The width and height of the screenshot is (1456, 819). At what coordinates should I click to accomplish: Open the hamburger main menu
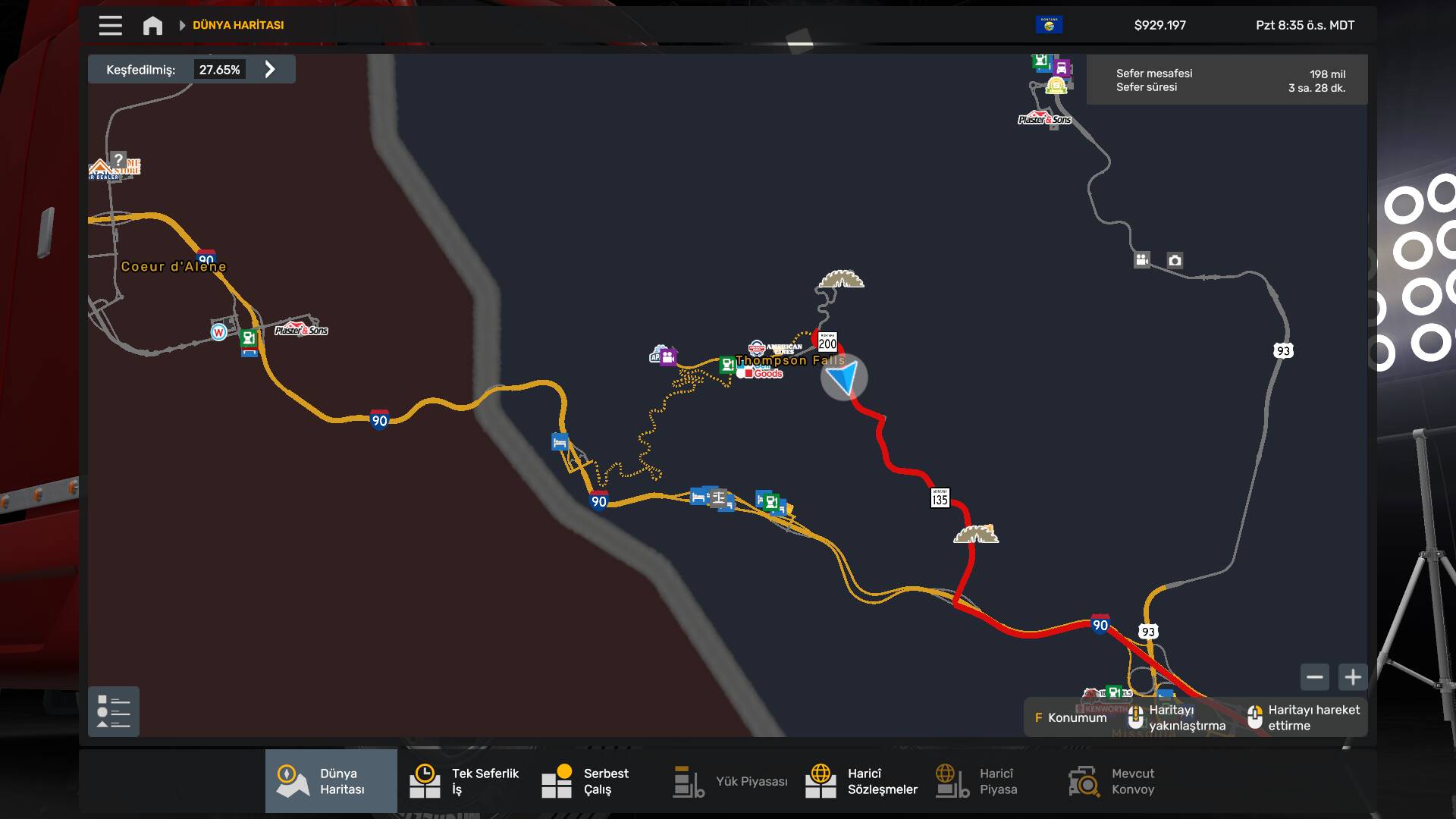tap(110, 25)
